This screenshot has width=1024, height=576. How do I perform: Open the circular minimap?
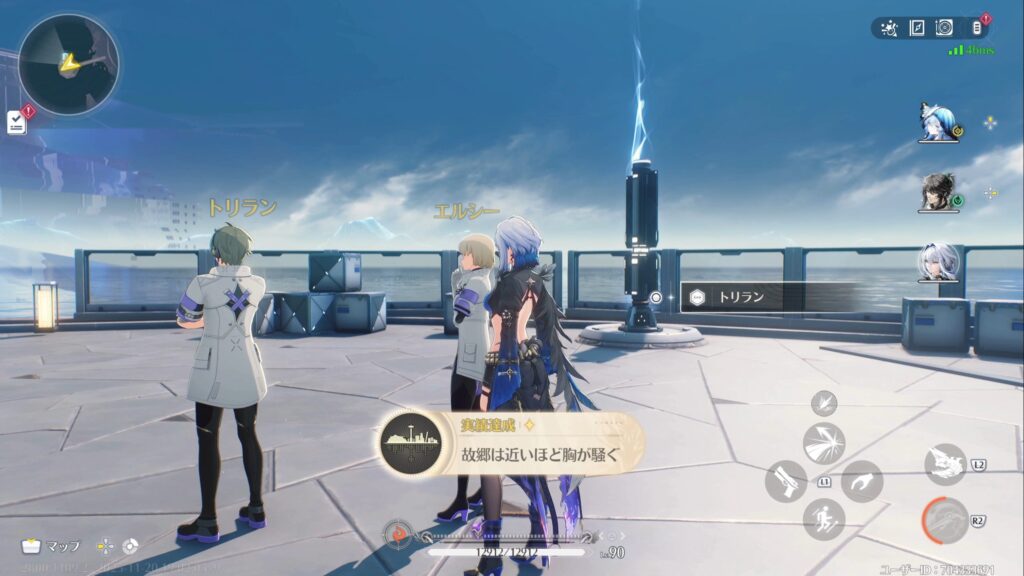(68, 64)
